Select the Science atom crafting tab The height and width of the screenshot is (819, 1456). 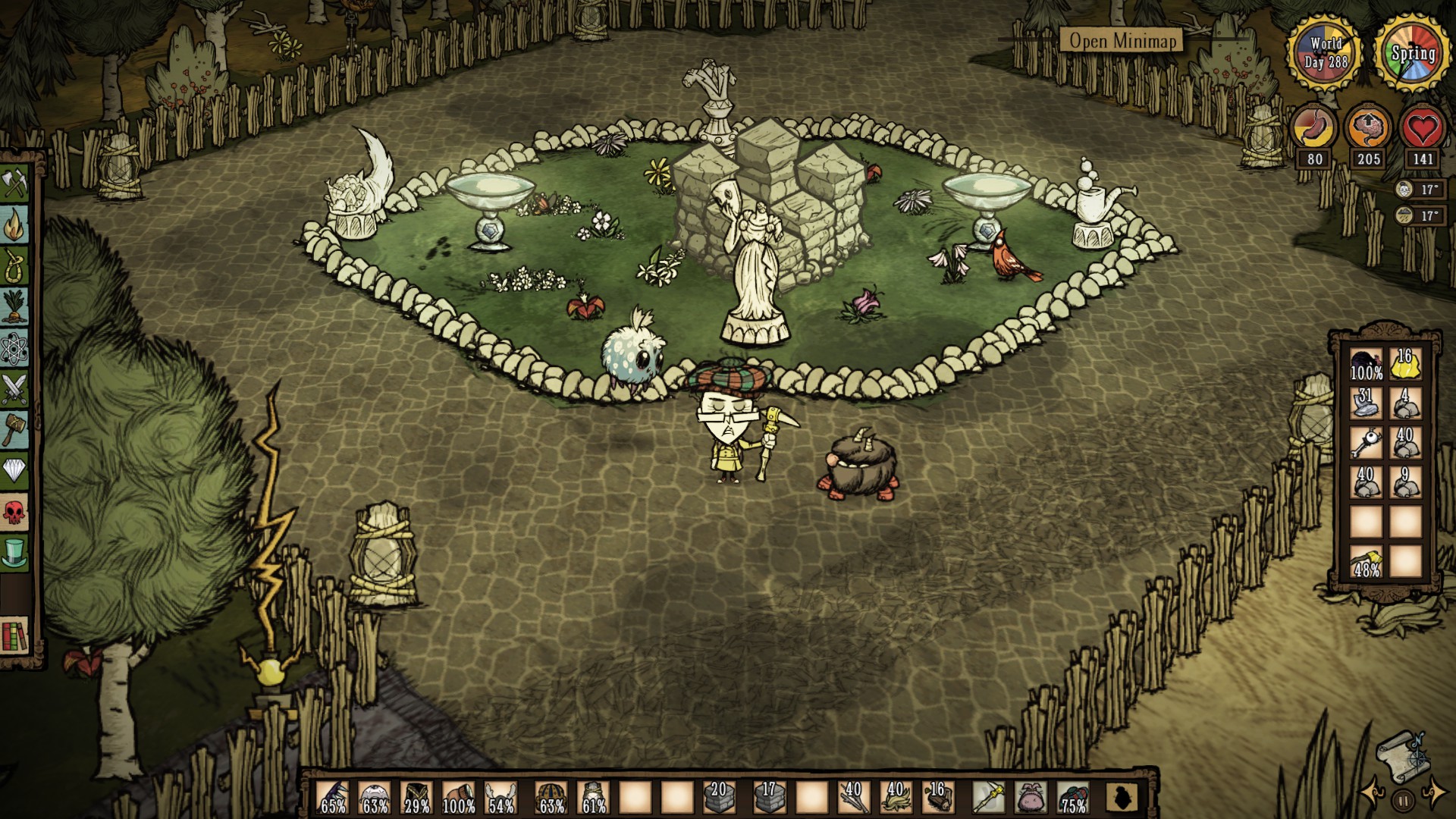click(x=14, y=348)
